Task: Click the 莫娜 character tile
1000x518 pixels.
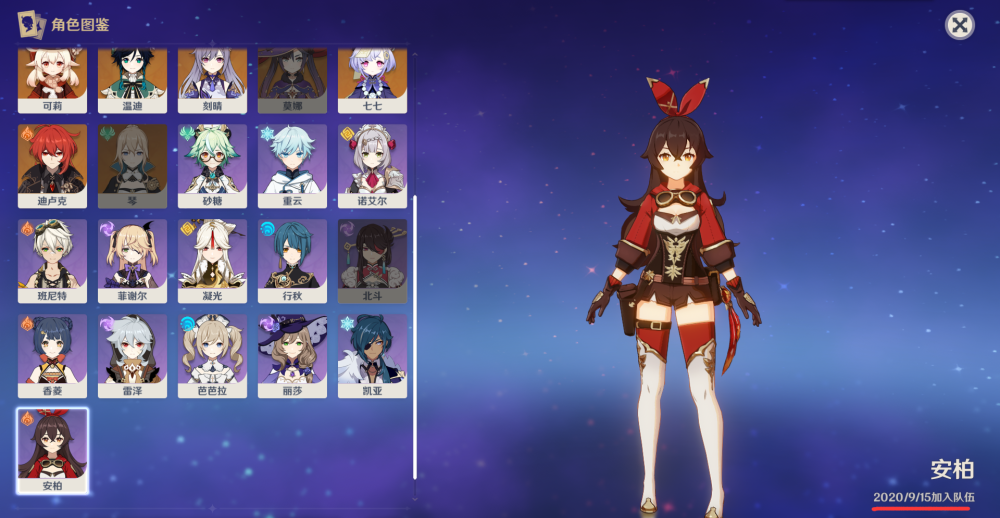Action: (292, 80)
